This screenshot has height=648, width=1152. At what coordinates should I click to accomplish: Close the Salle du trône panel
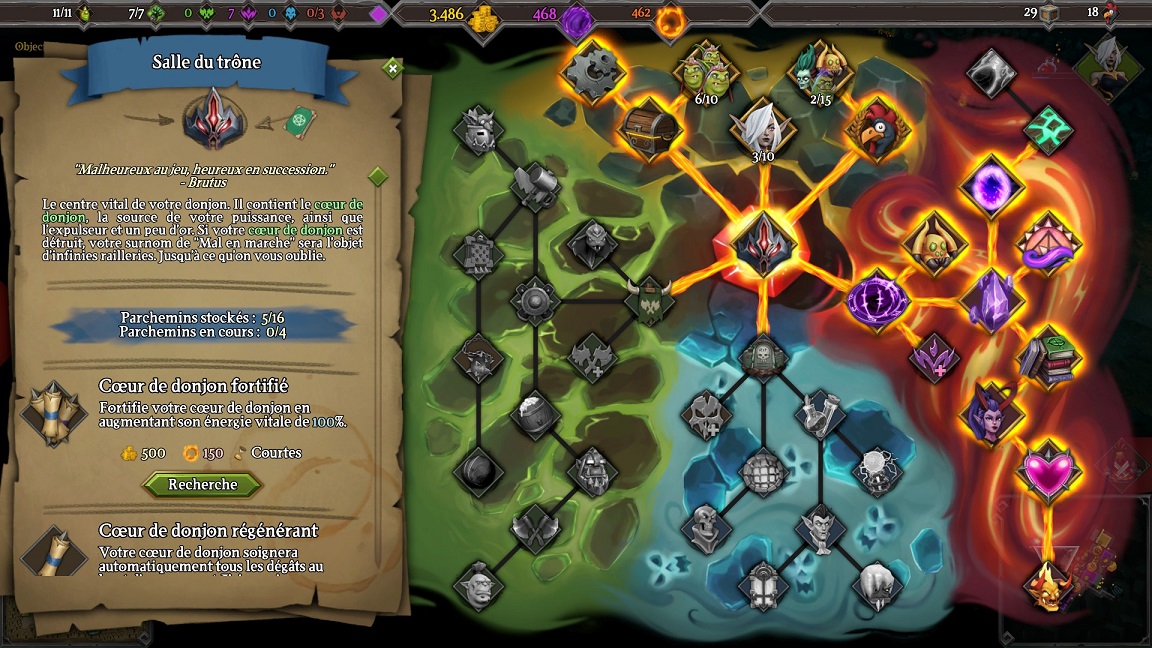pos(392,68)
